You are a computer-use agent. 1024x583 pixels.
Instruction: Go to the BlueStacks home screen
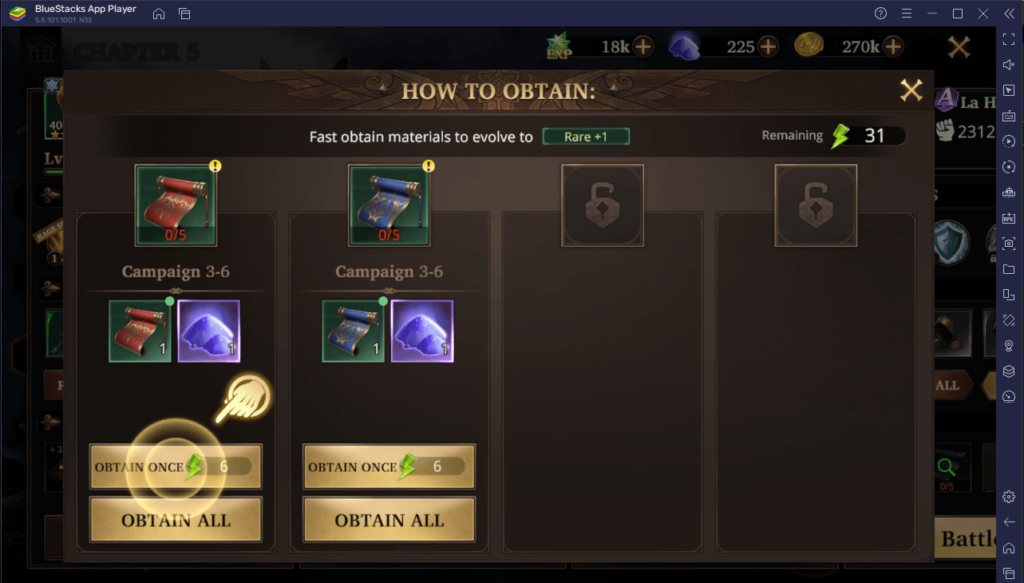[x=159, y=14]
